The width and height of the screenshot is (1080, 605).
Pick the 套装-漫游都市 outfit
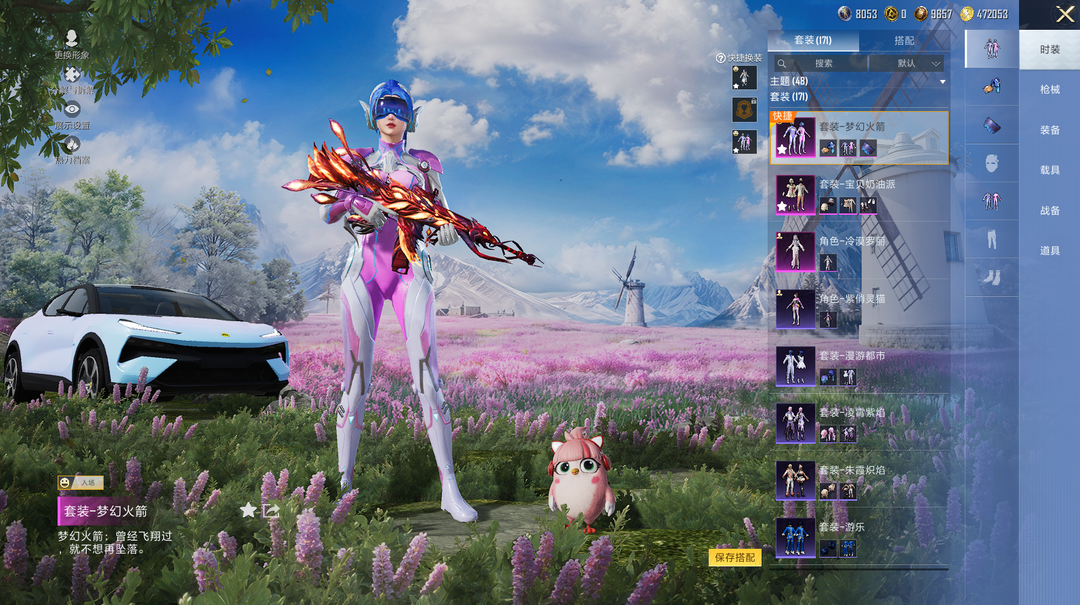point(858,366)
